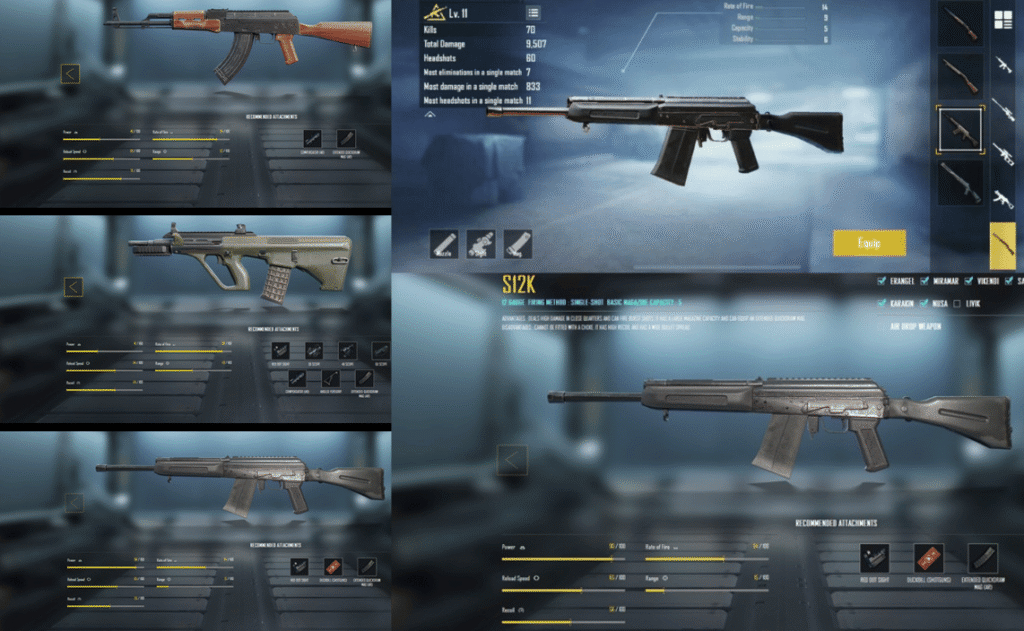Collapse the weapon stats panel with the up arrow
The width and height of the screenshot is (1024, 631).
pos(431,115)
